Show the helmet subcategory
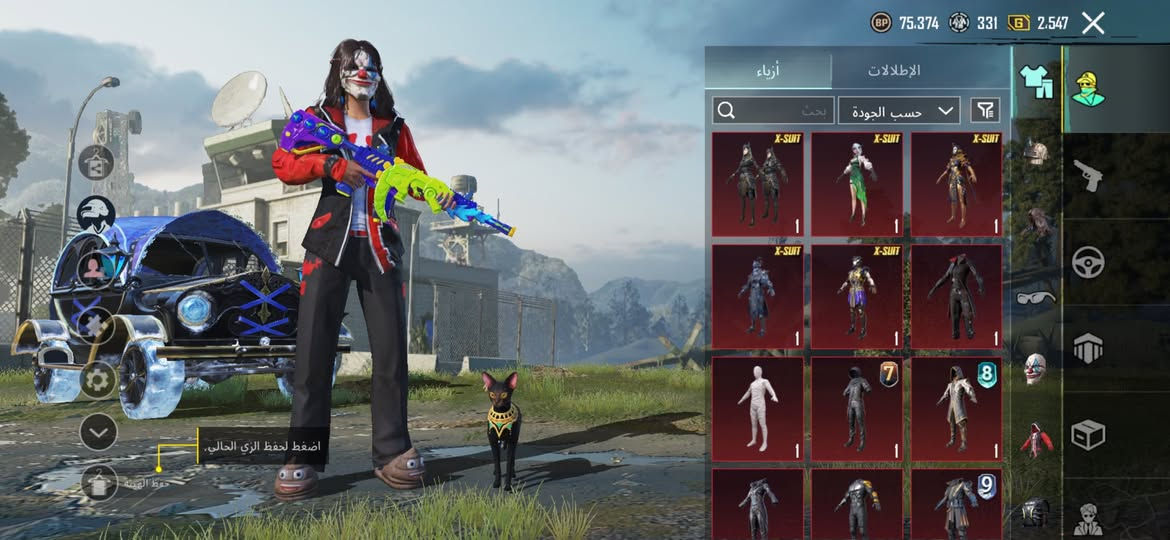The width and height of the screenshot is (1170, 540). pos(1035,153)
